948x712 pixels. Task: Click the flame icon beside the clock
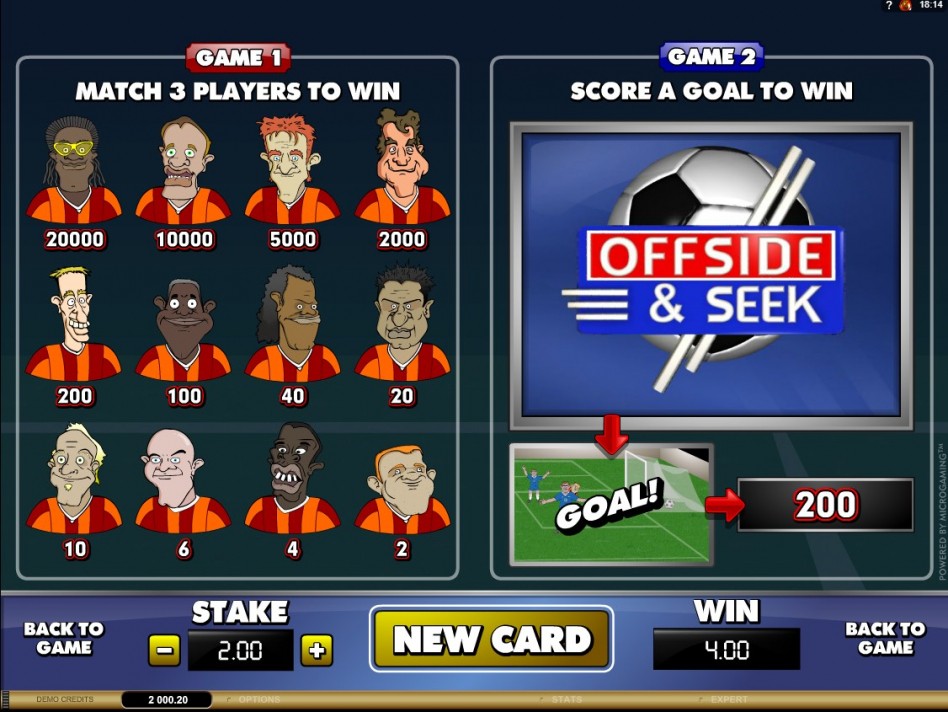pos(905,6)
